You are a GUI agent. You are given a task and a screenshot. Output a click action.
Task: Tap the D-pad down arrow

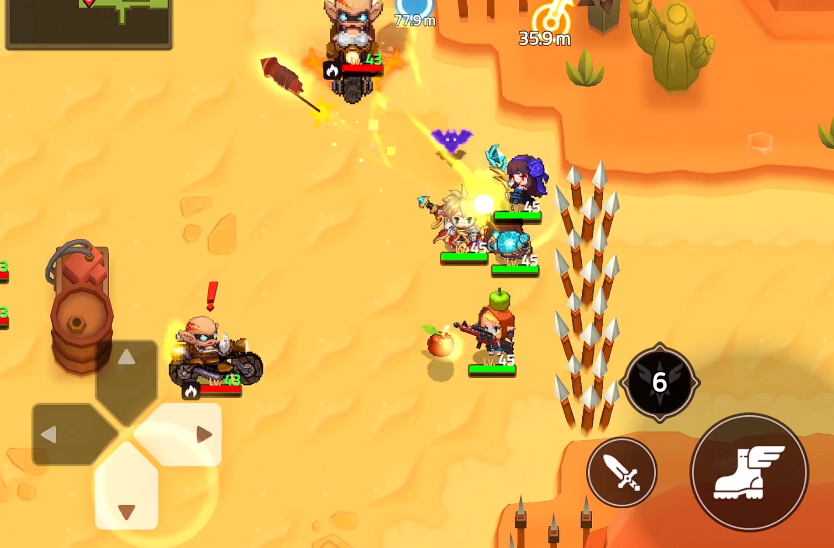127,500
